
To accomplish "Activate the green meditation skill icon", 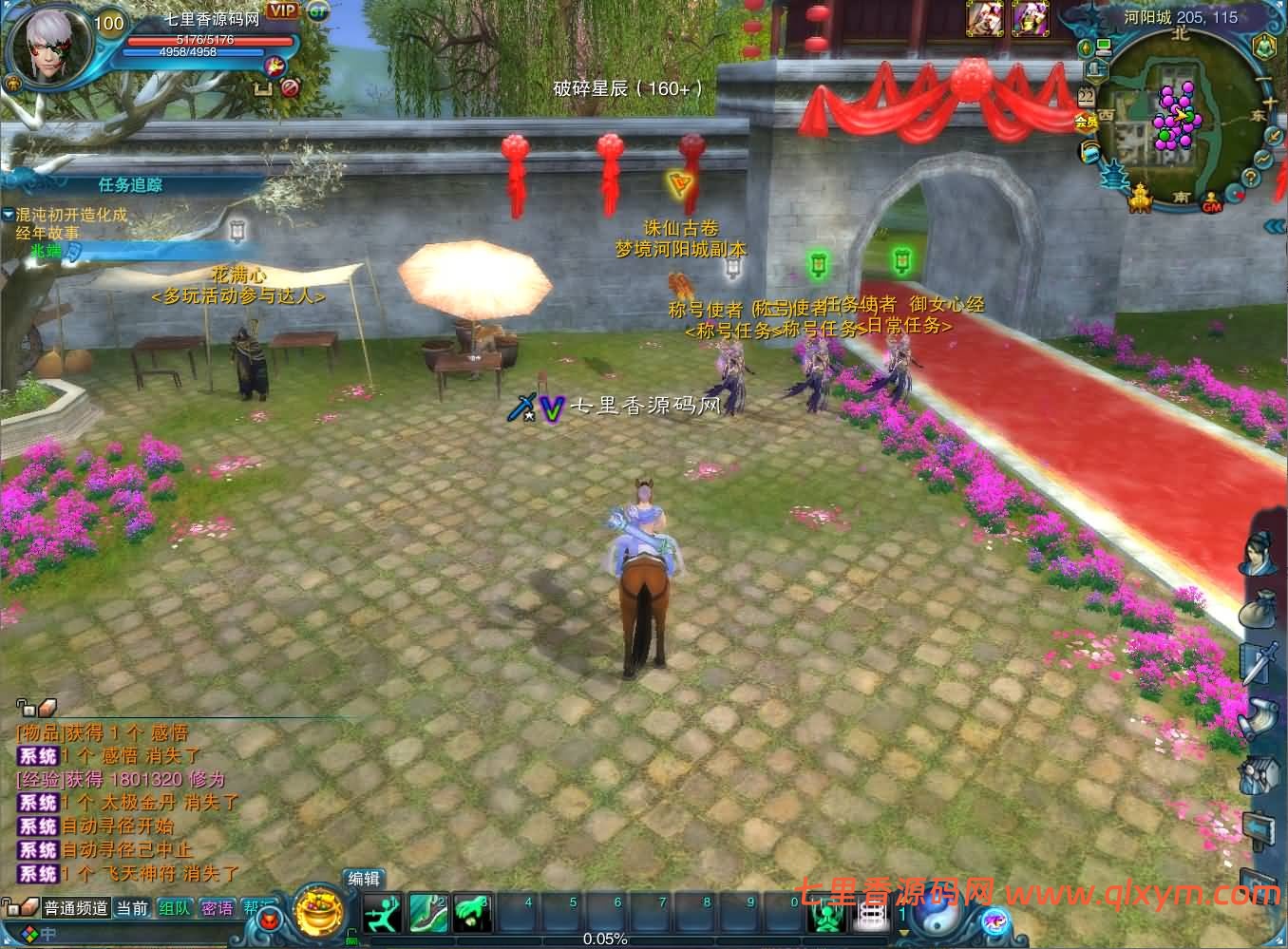I will [827, 916].
